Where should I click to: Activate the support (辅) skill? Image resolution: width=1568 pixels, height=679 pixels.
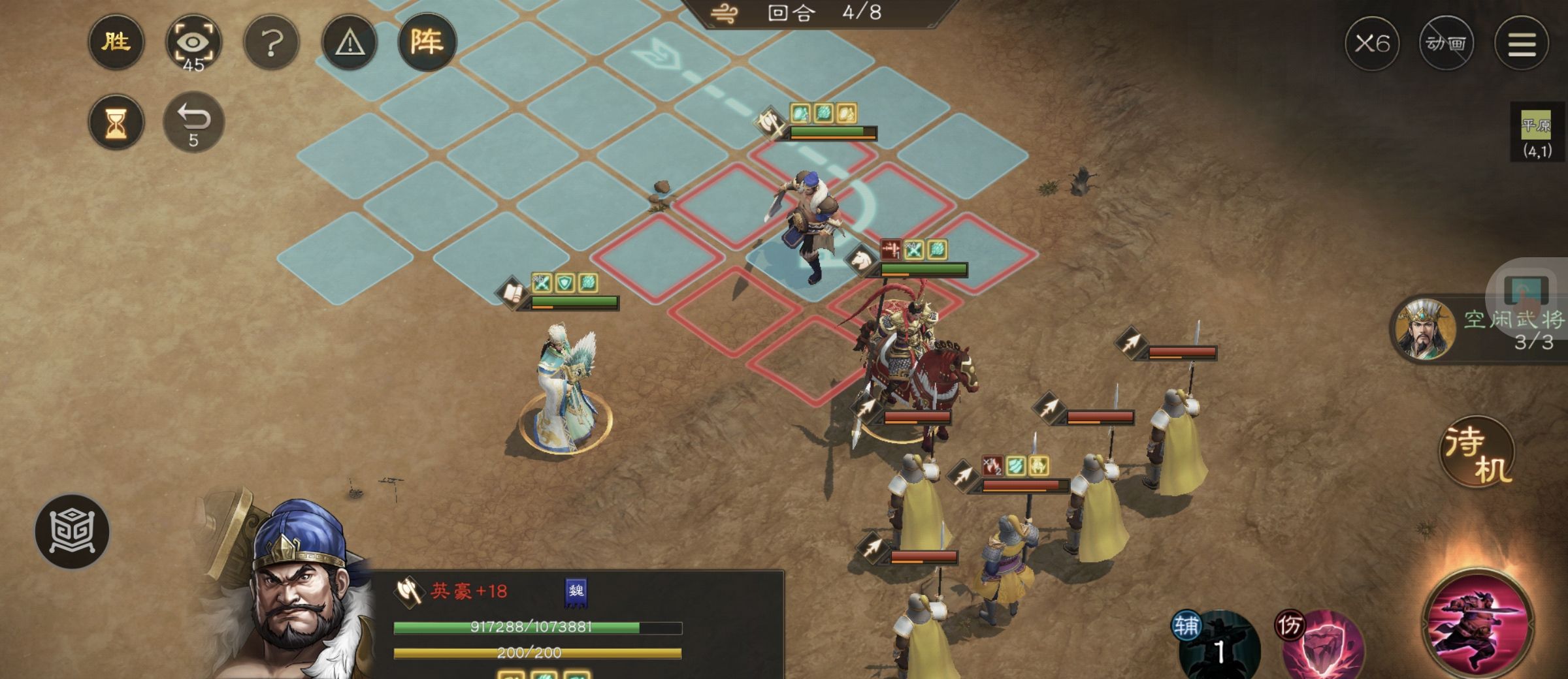point(1219,646)
